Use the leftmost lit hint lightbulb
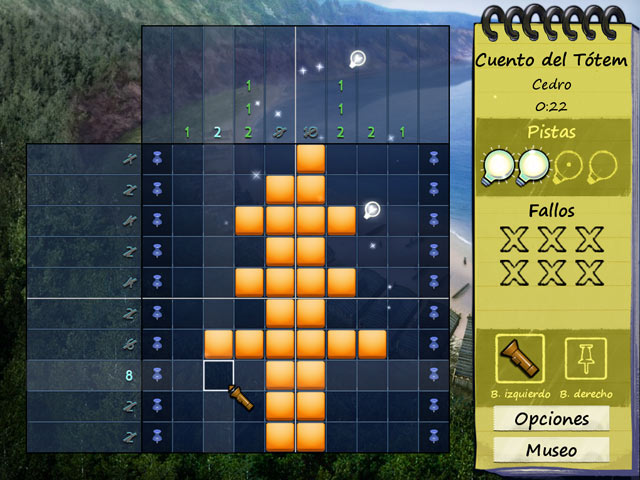 (x=500, y=165)
